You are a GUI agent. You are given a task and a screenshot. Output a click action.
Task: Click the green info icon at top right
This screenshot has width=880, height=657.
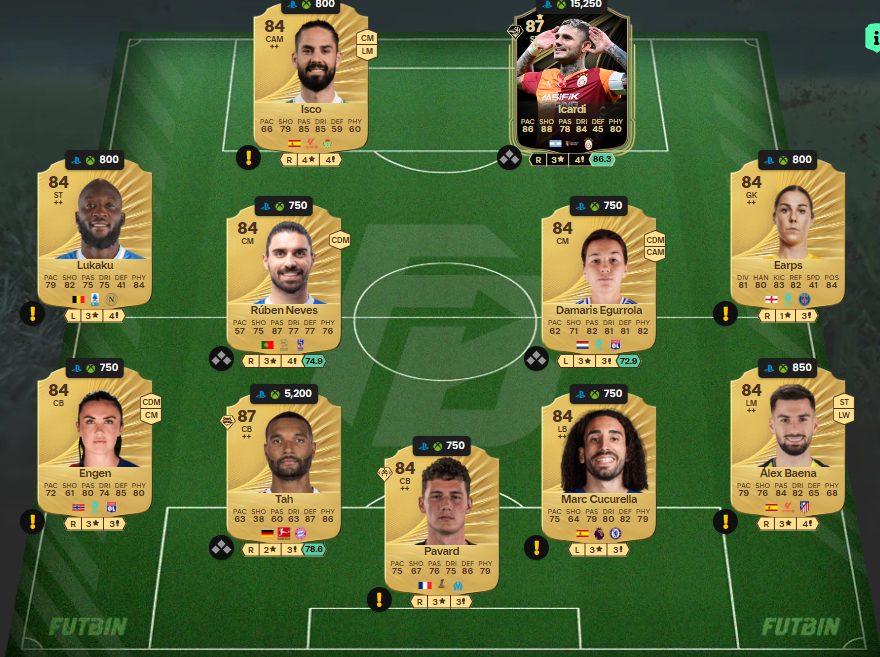pos(872,38)
